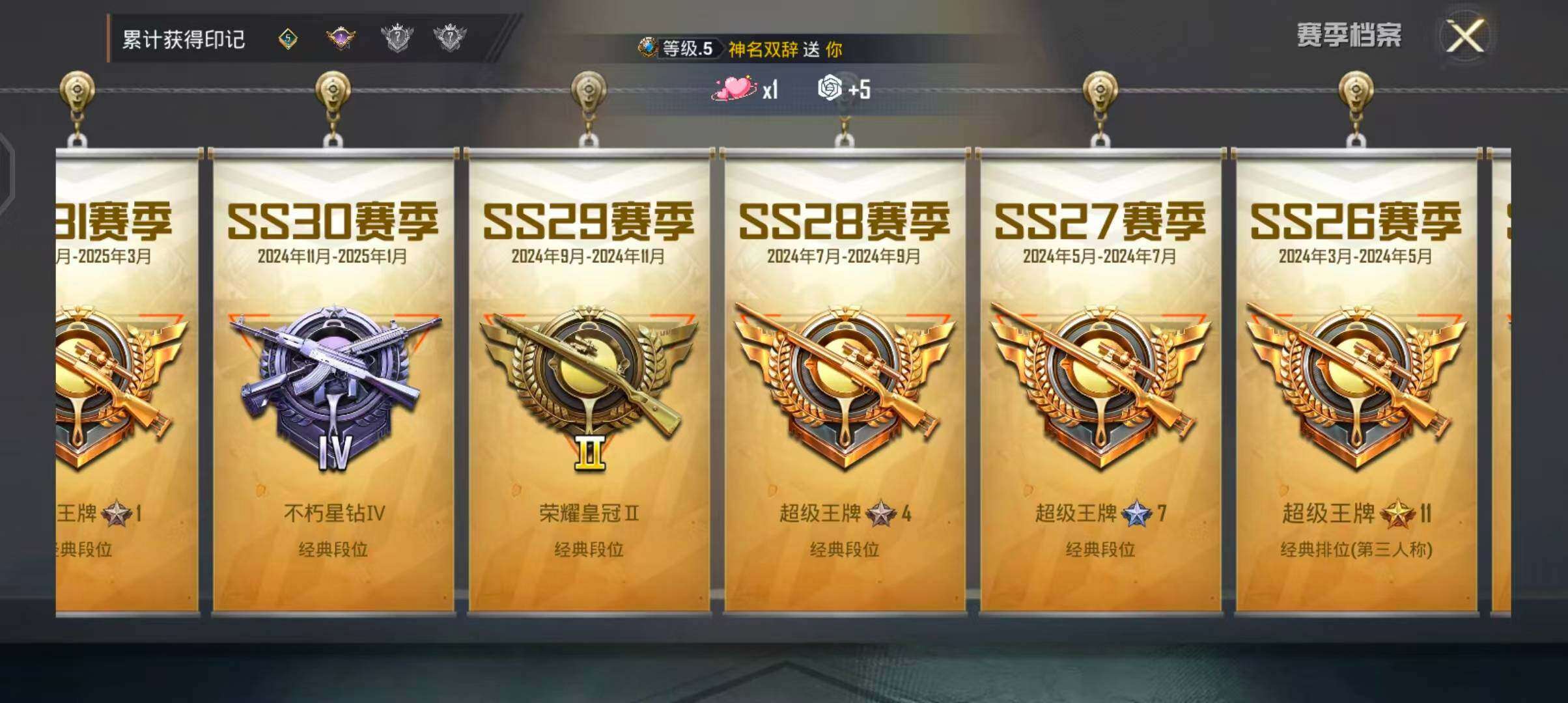Click the second locked question-mark crest seal
1568x703 pixels.
point(451,36)
